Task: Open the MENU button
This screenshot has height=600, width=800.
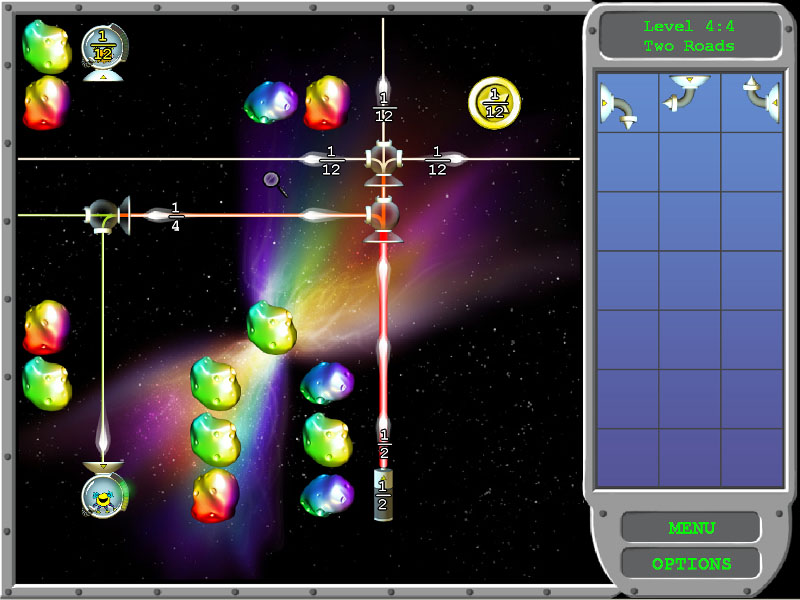Action: point(691,527)
